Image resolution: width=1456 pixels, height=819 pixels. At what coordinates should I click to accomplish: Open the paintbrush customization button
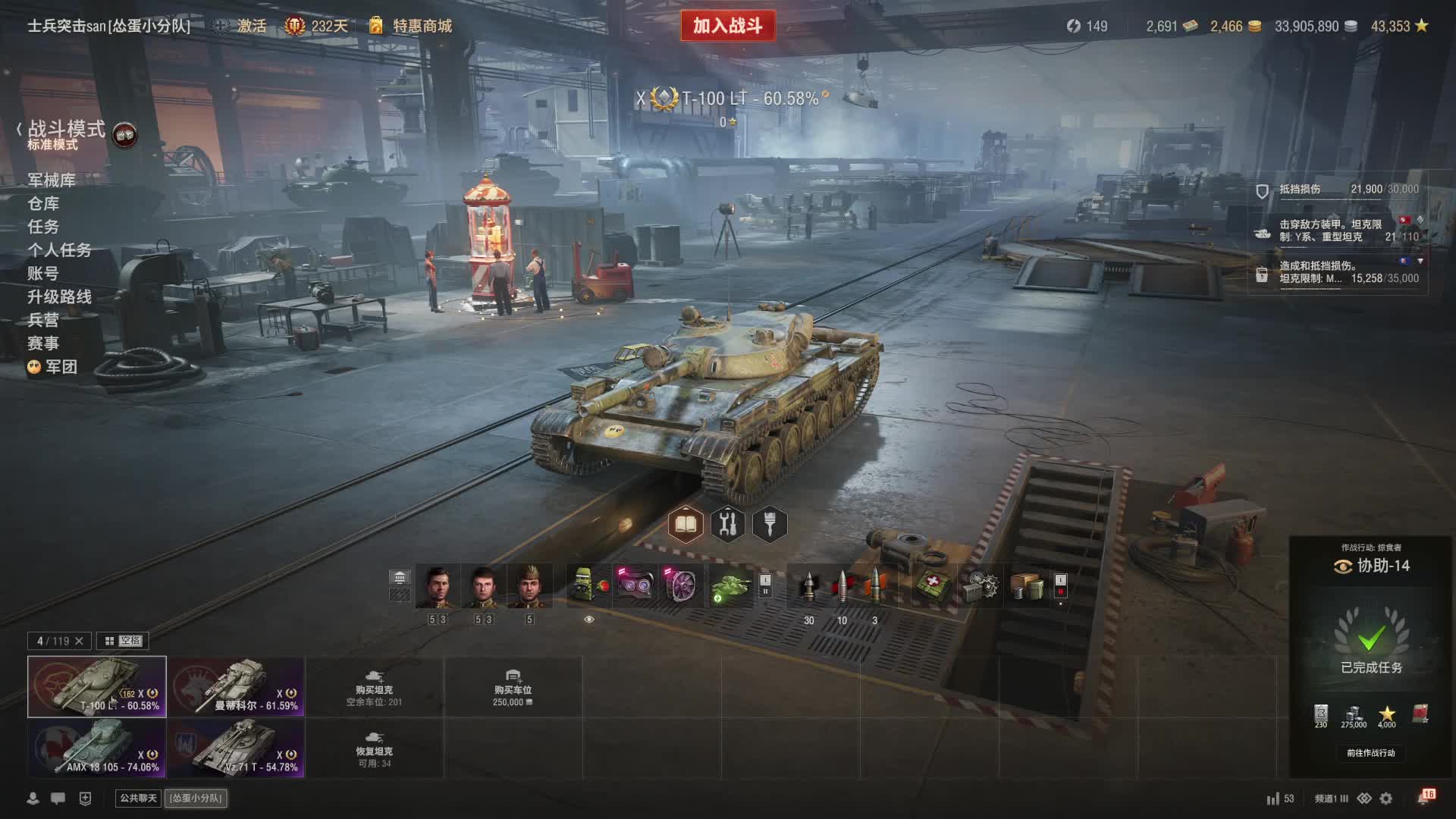pyautogui.click(x=770, y=524)
